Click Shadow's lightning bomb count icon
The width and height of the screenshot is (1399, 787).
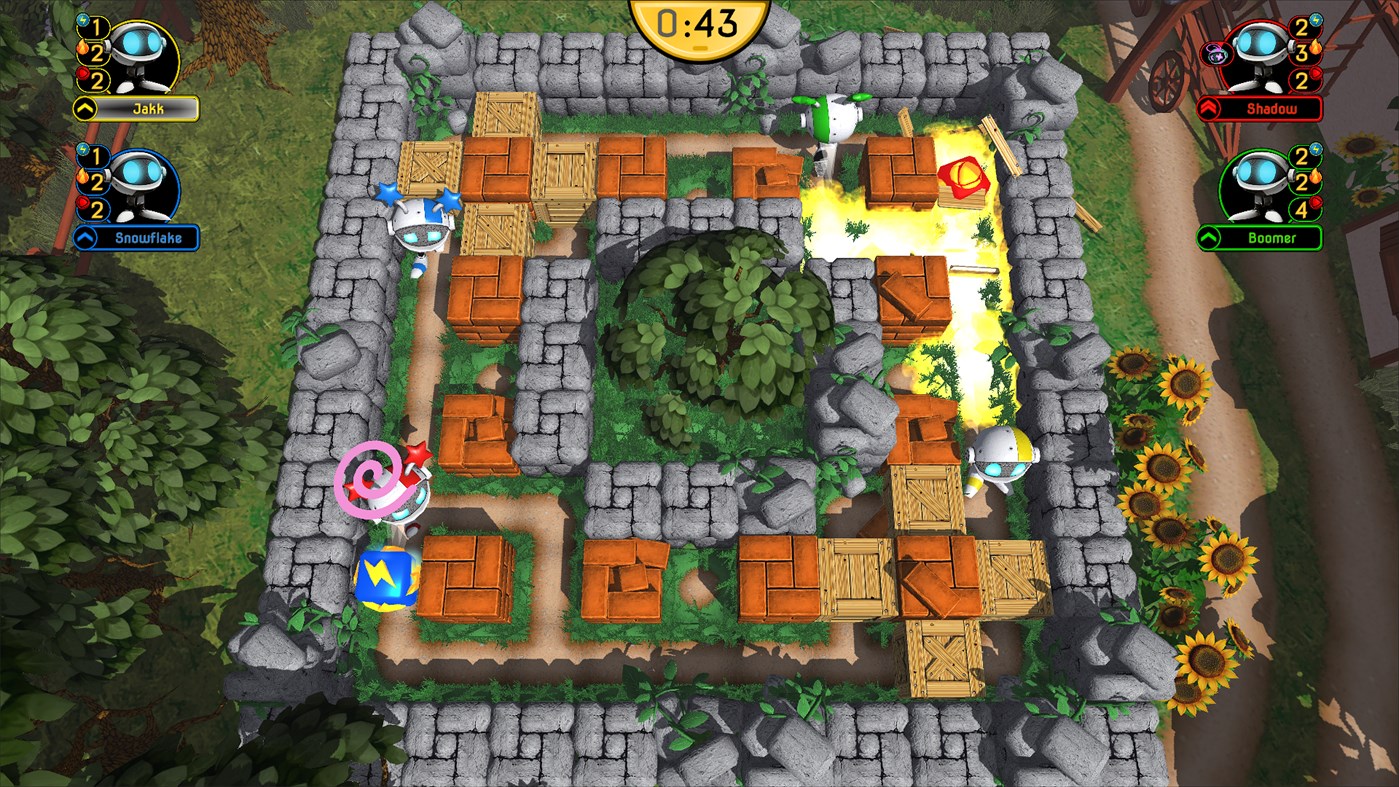pos(1314,20)
